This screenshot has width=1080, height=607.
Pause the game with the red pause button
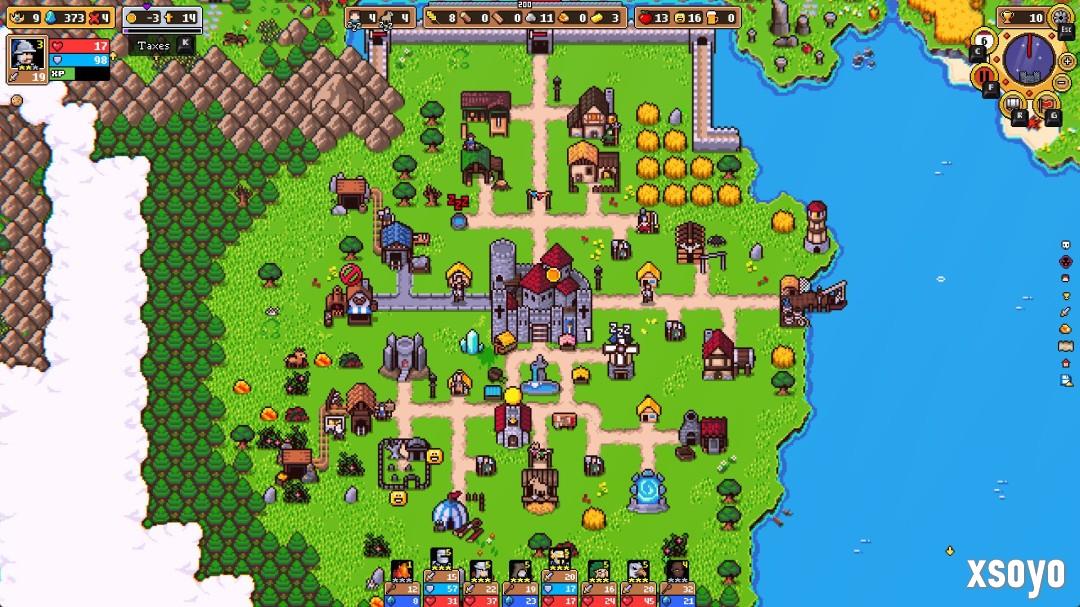tap(983, 76)
